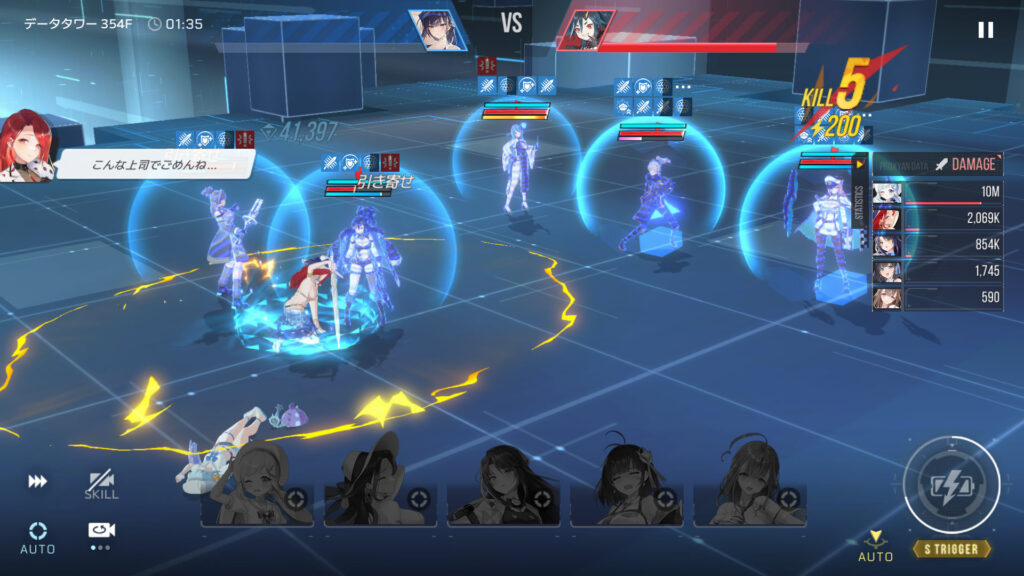Select the wide-brim sun hat character card

click(381, 485)
